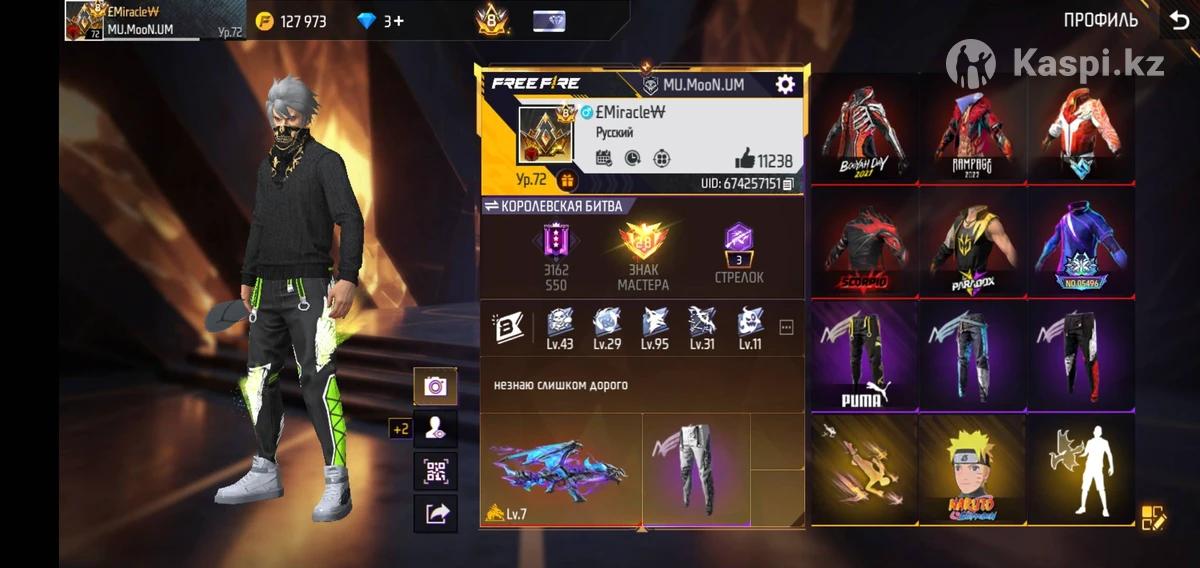Open profile settings gear icon

pyautogui.click(x=785, y=85)
